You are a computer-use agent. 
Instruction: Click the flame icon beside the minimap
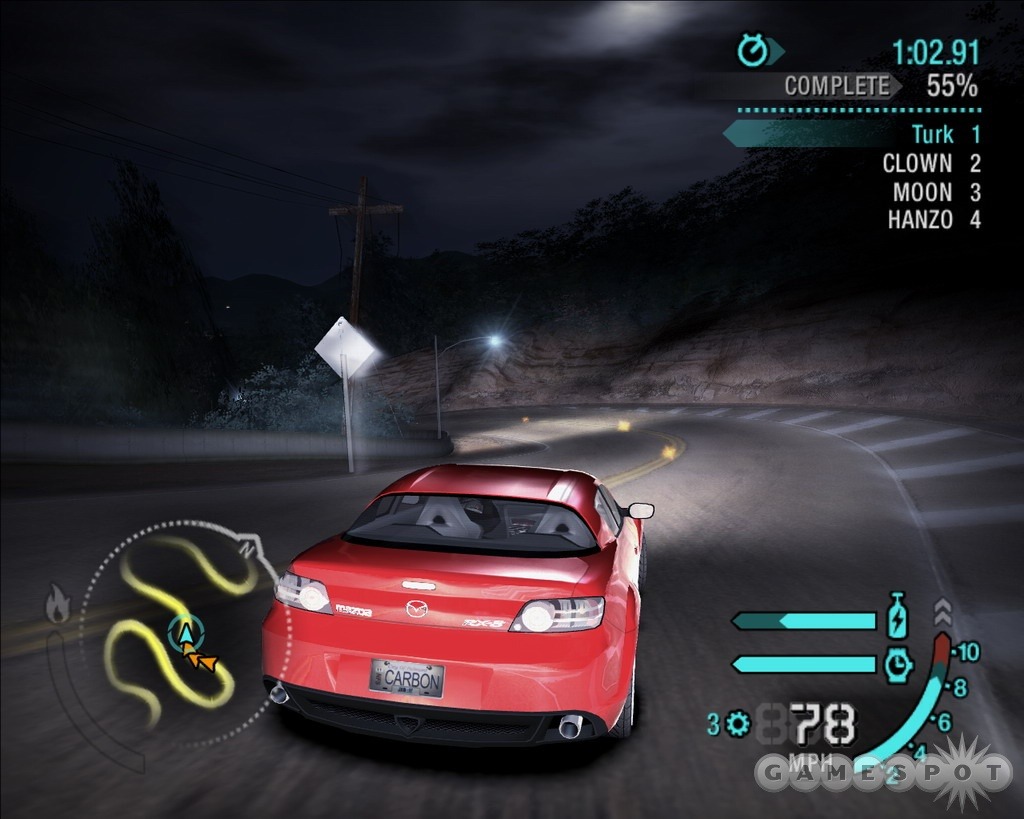[x=58, y=606]
